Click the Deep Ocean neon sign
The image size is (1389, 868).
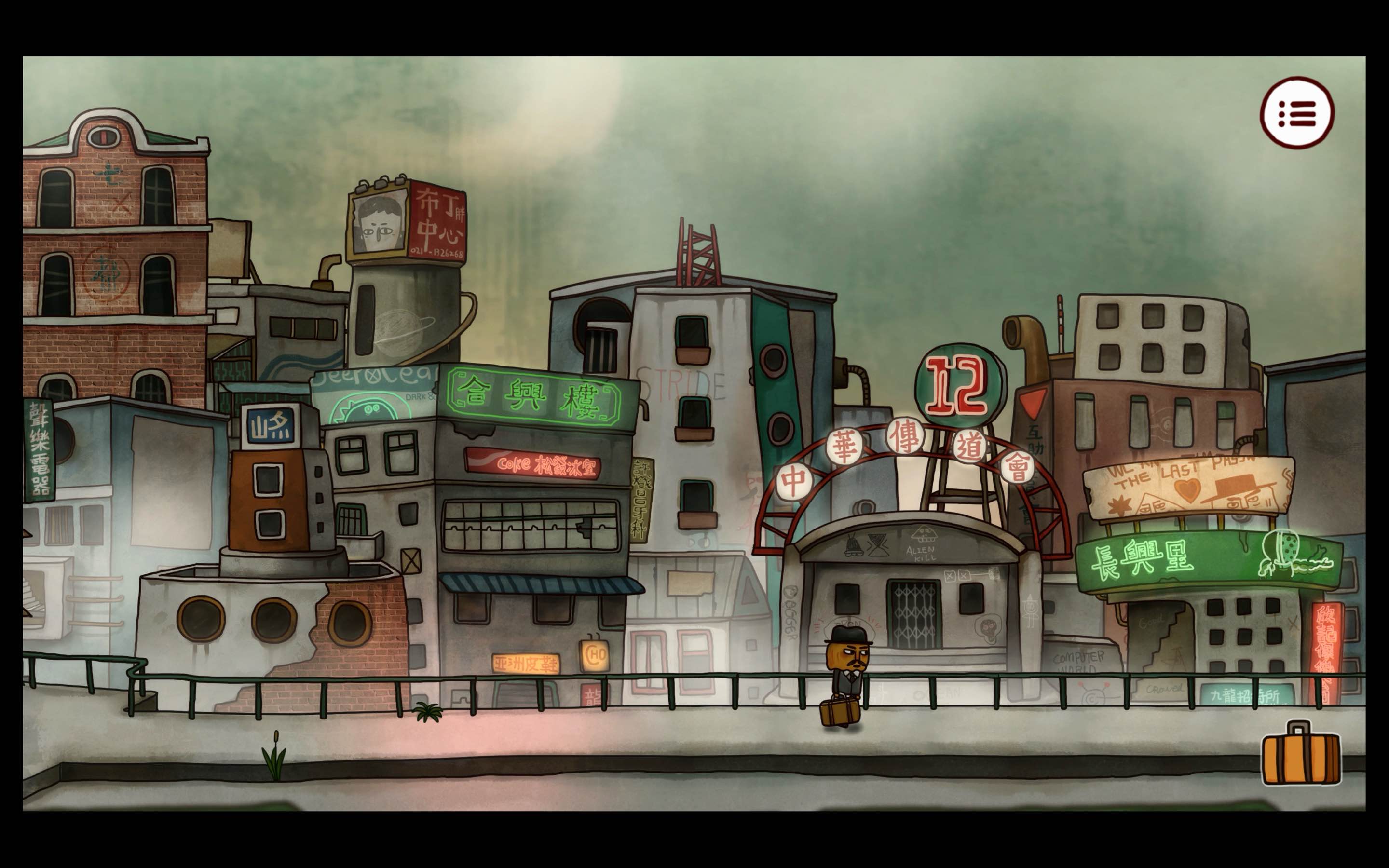373,391
